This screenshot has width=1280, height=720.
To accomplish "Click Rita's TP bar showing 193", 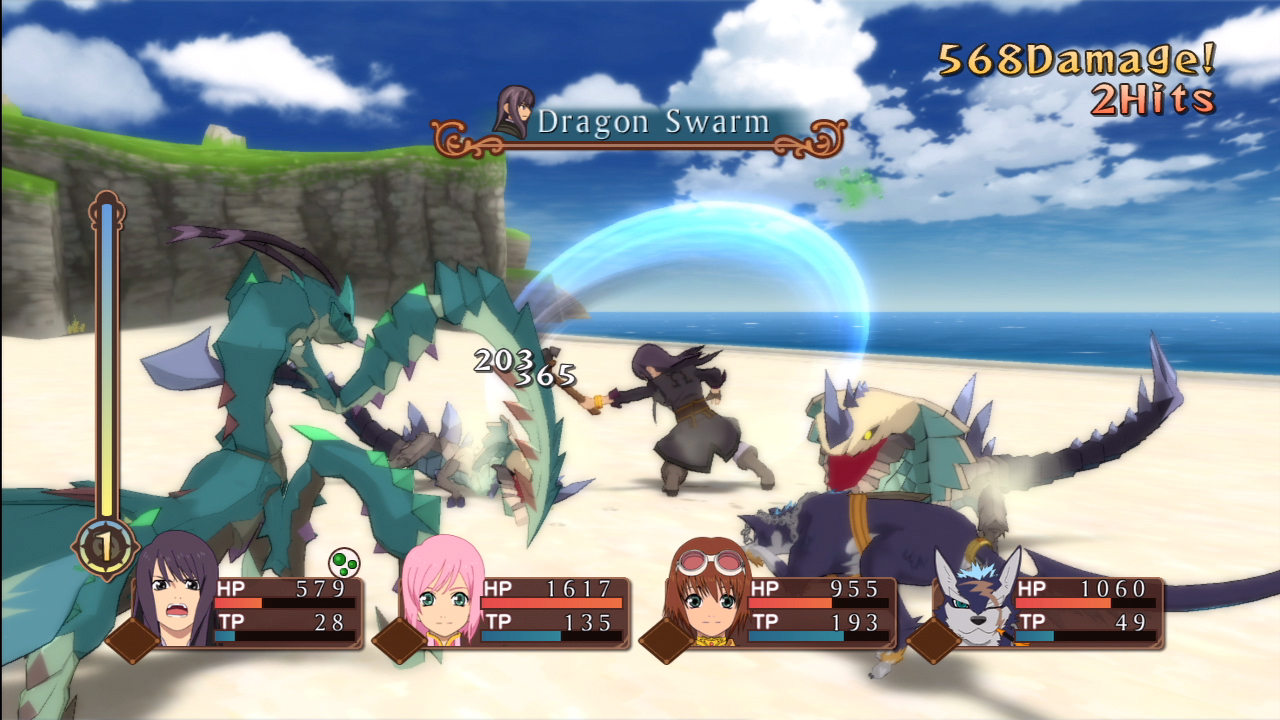I will (815, 631).
